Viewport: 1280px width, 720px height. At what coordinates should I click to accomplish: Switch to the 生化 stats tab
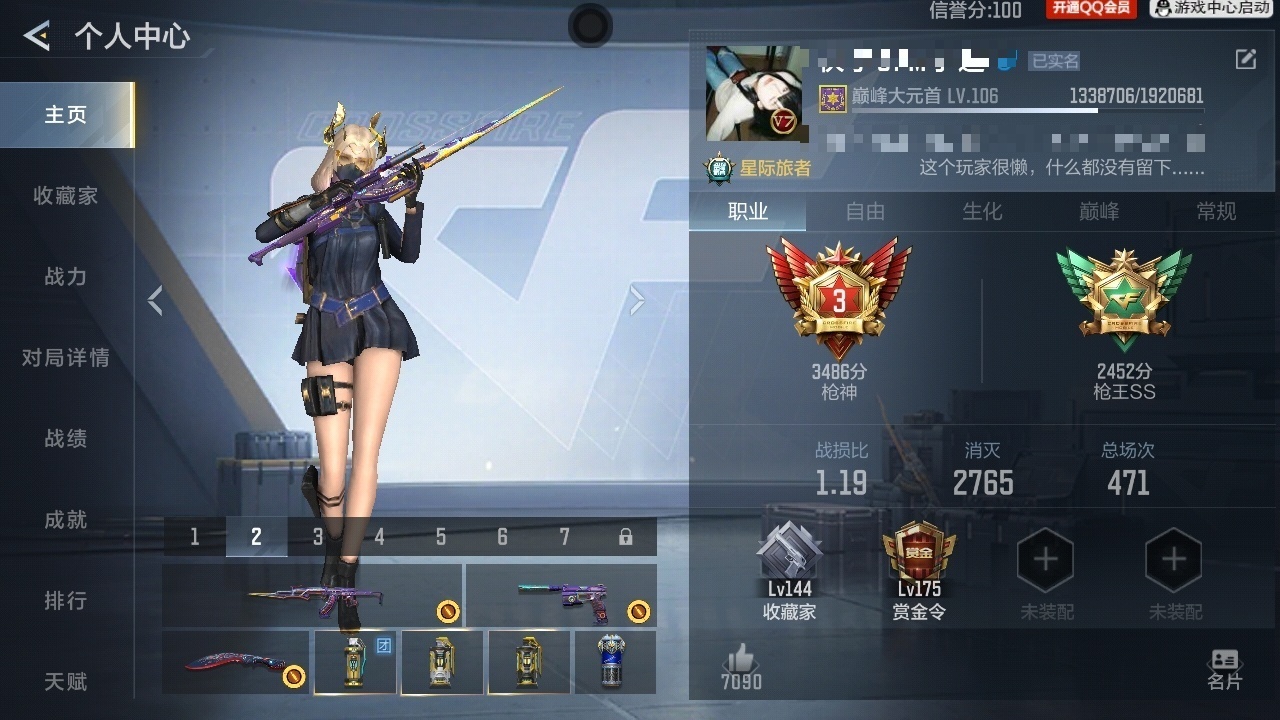(981, 212)
